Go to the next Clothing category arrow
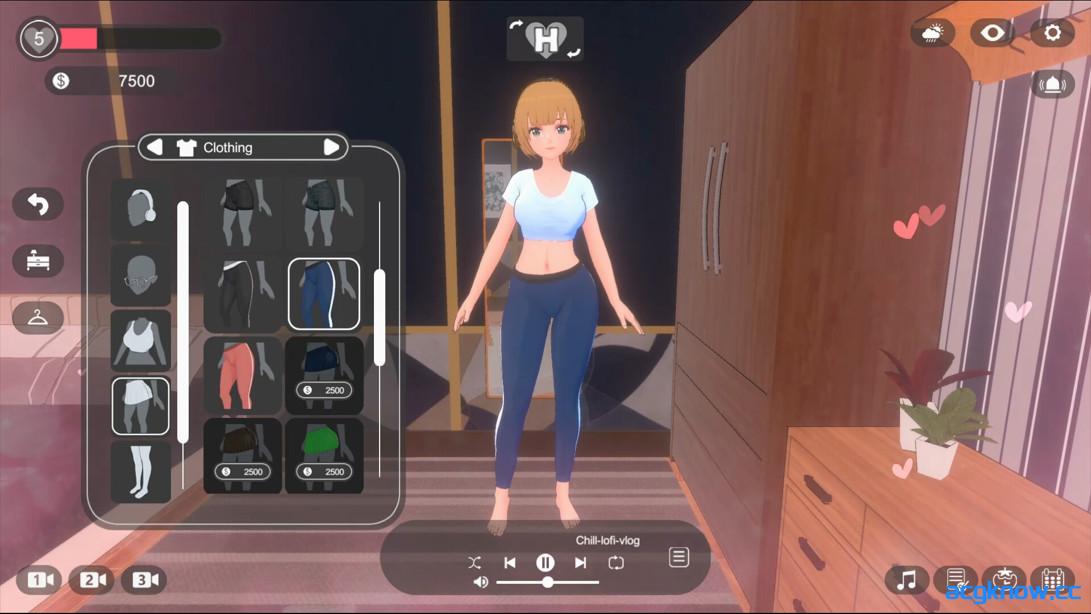 (x=332, y=147)
